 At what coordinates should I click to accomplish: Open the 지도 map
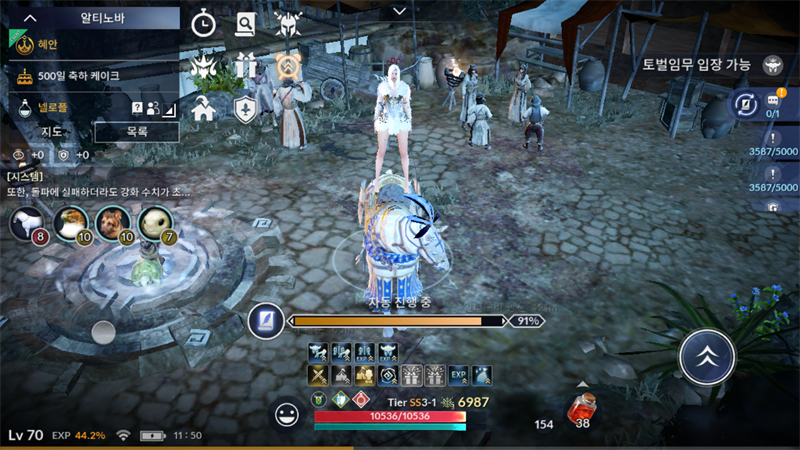(x=52, y=131)
